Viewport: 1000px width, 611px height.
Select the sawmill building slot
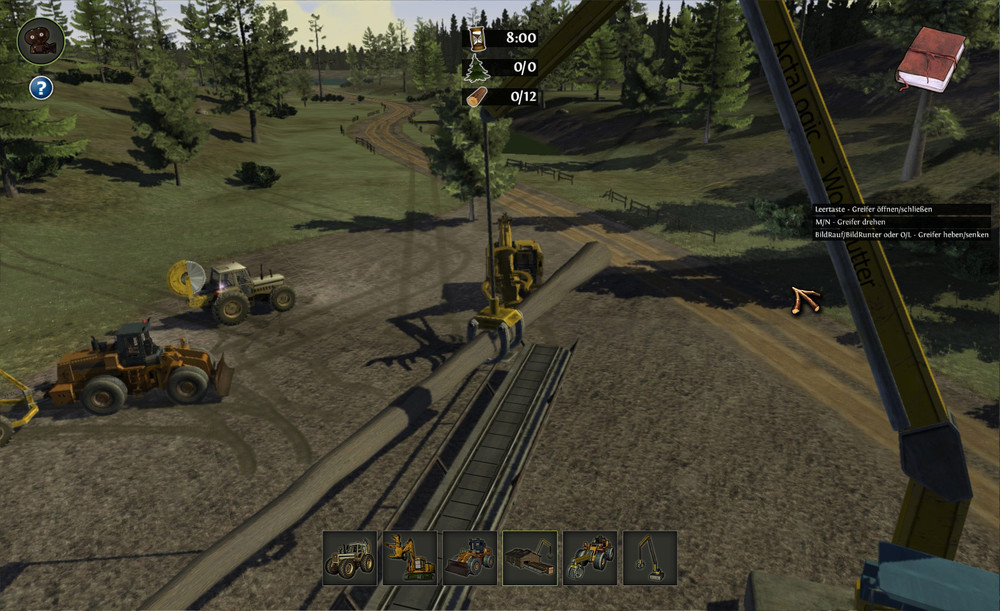tap(530, 558)
